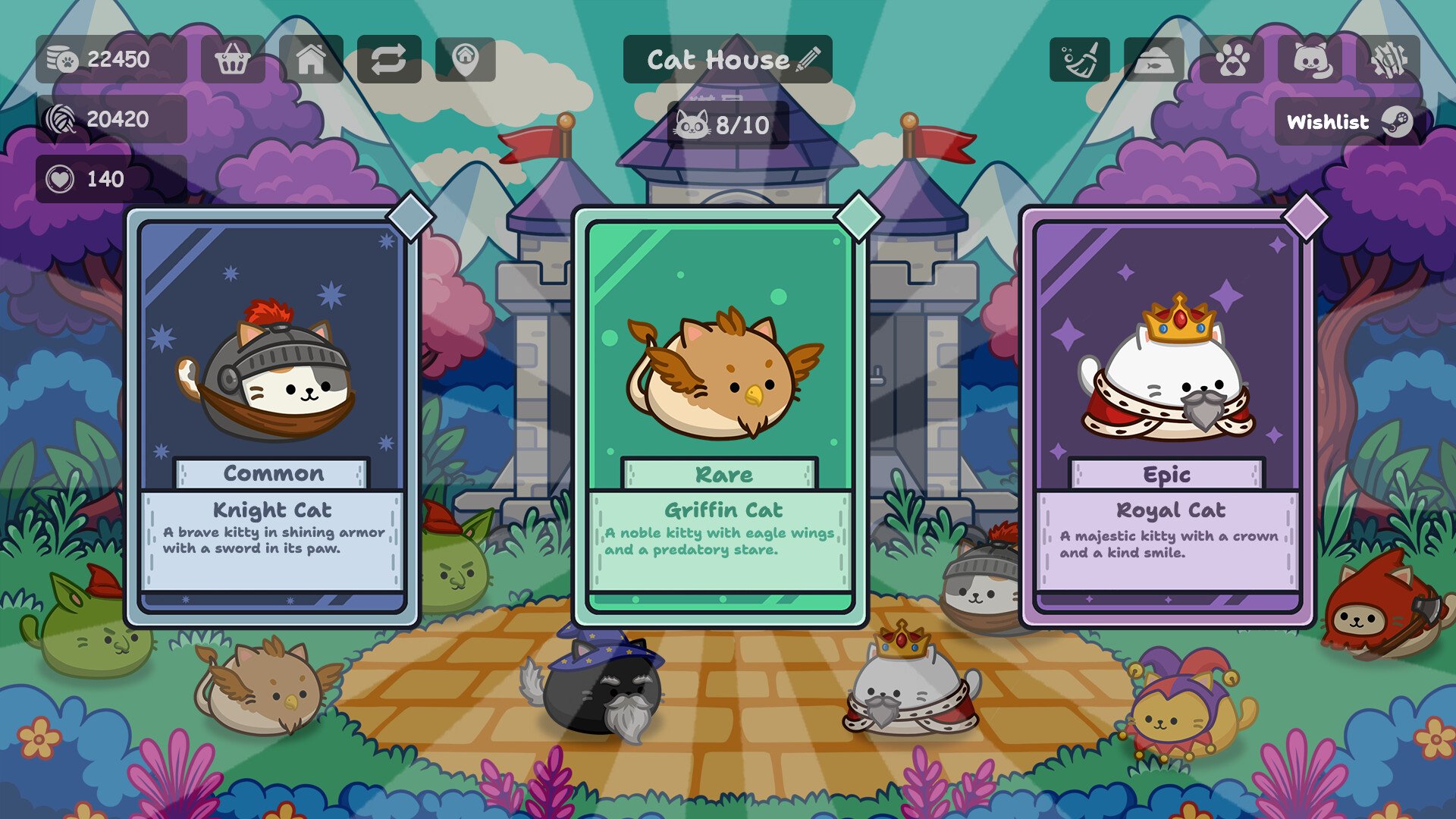
Task: Use the broom cleaning button
Action: pos(1080,59)
